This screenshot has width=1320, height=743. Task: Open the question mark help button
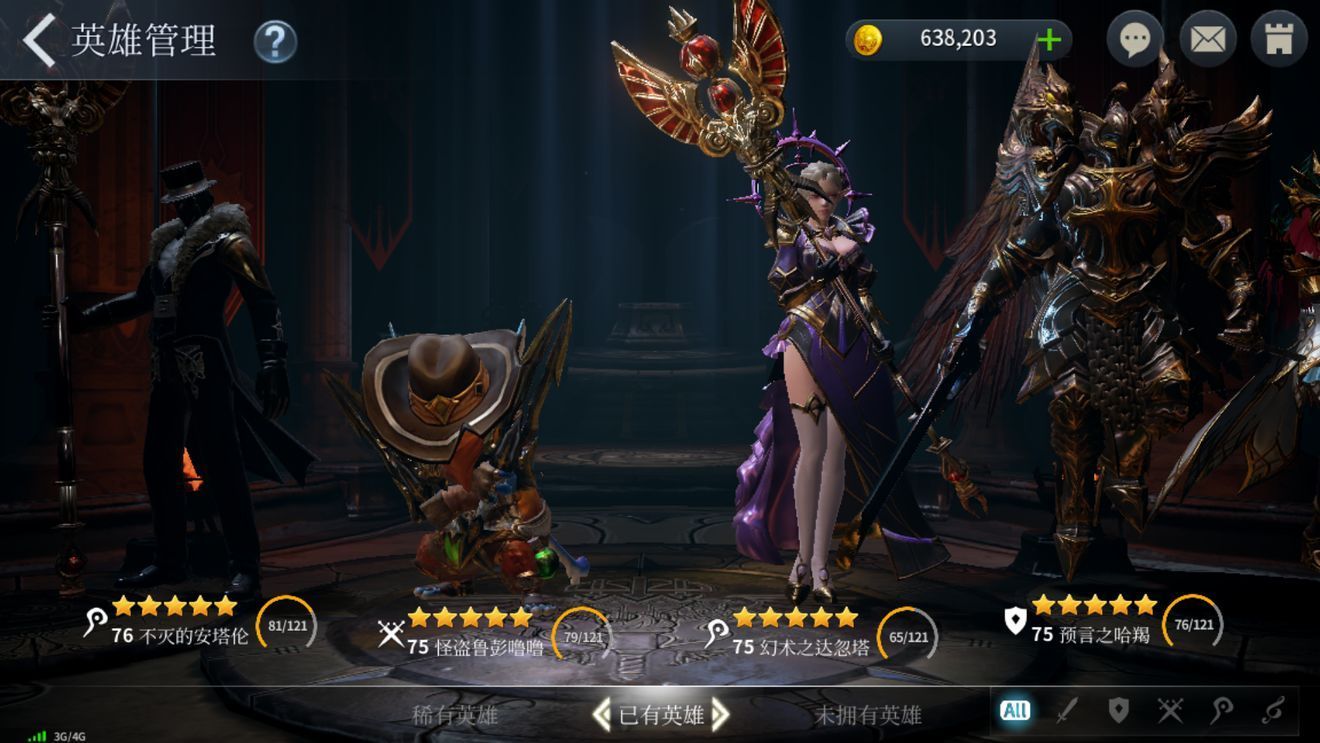[x=275, y=42]
